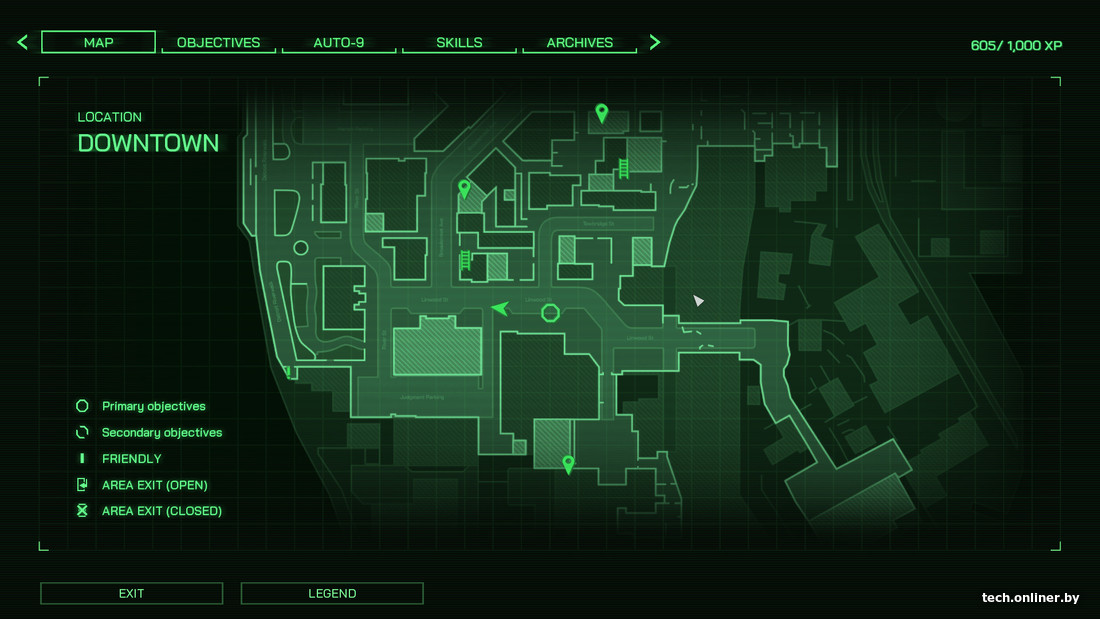
Task: Click the right arrow after ARCHIVES
Action: coord(655,42)
